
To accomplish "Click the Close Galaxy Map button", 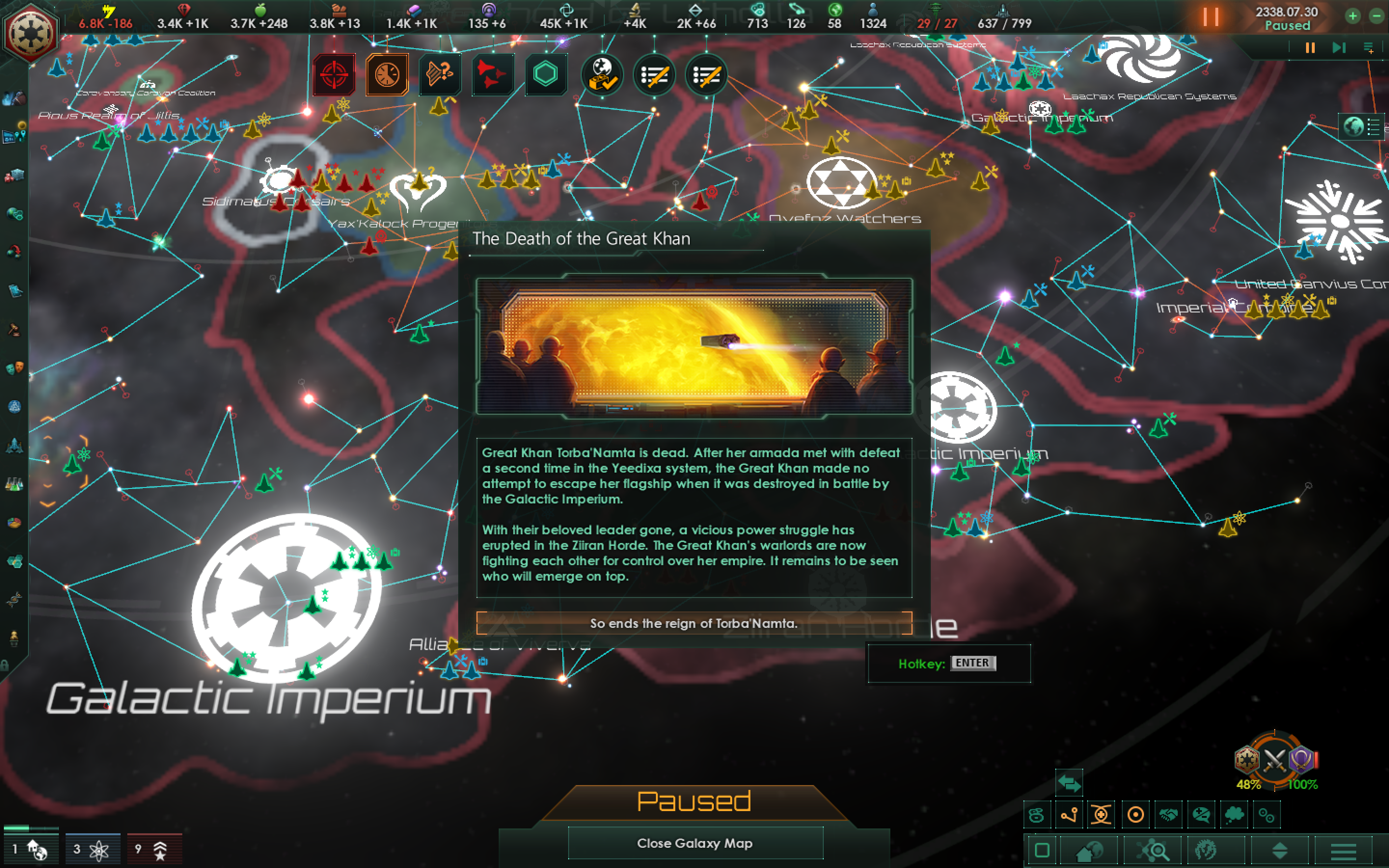I will click(694, 843).
